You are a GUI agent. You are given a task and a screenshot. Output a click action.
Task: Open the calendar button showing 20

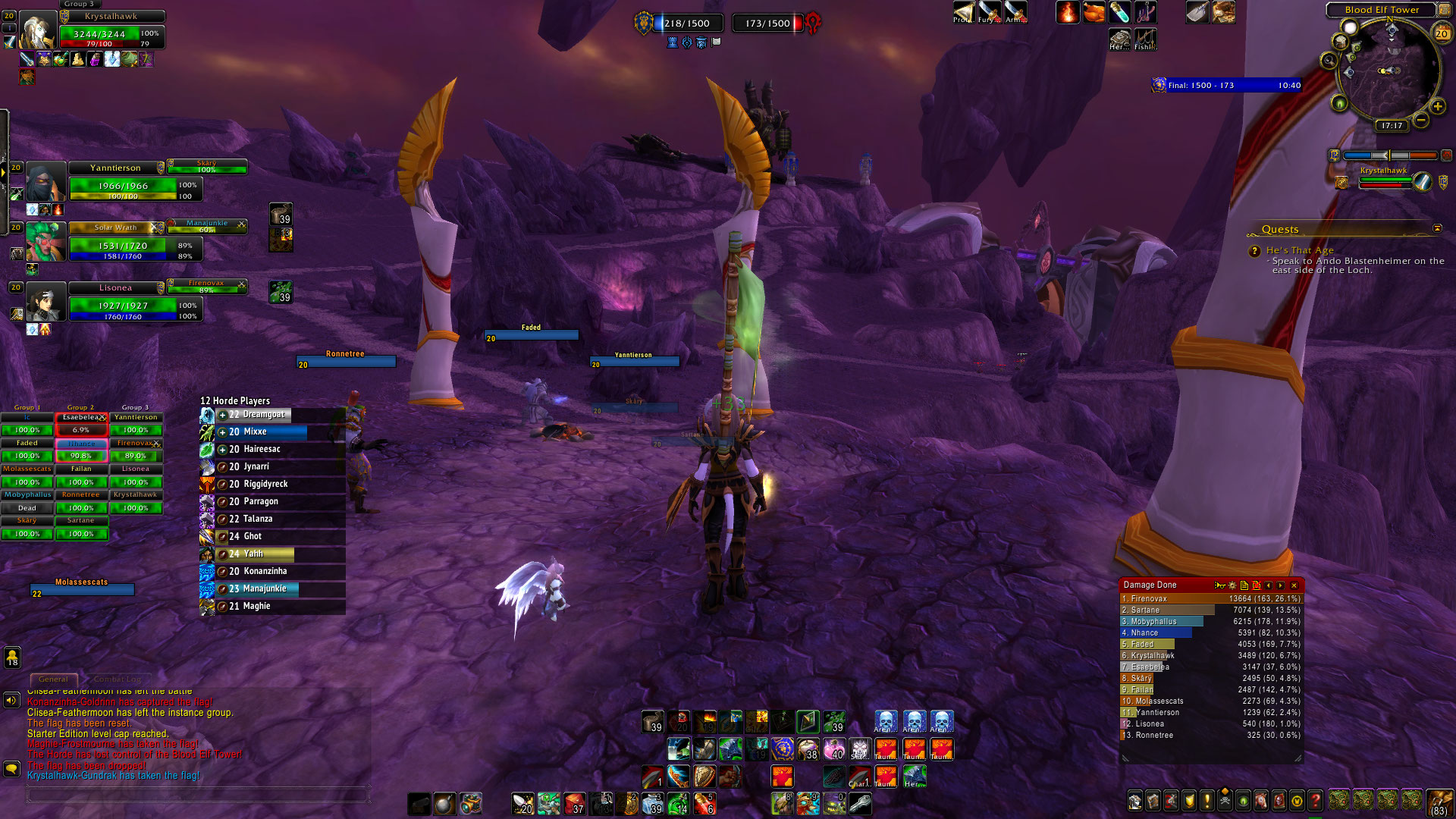[1441, 33]
